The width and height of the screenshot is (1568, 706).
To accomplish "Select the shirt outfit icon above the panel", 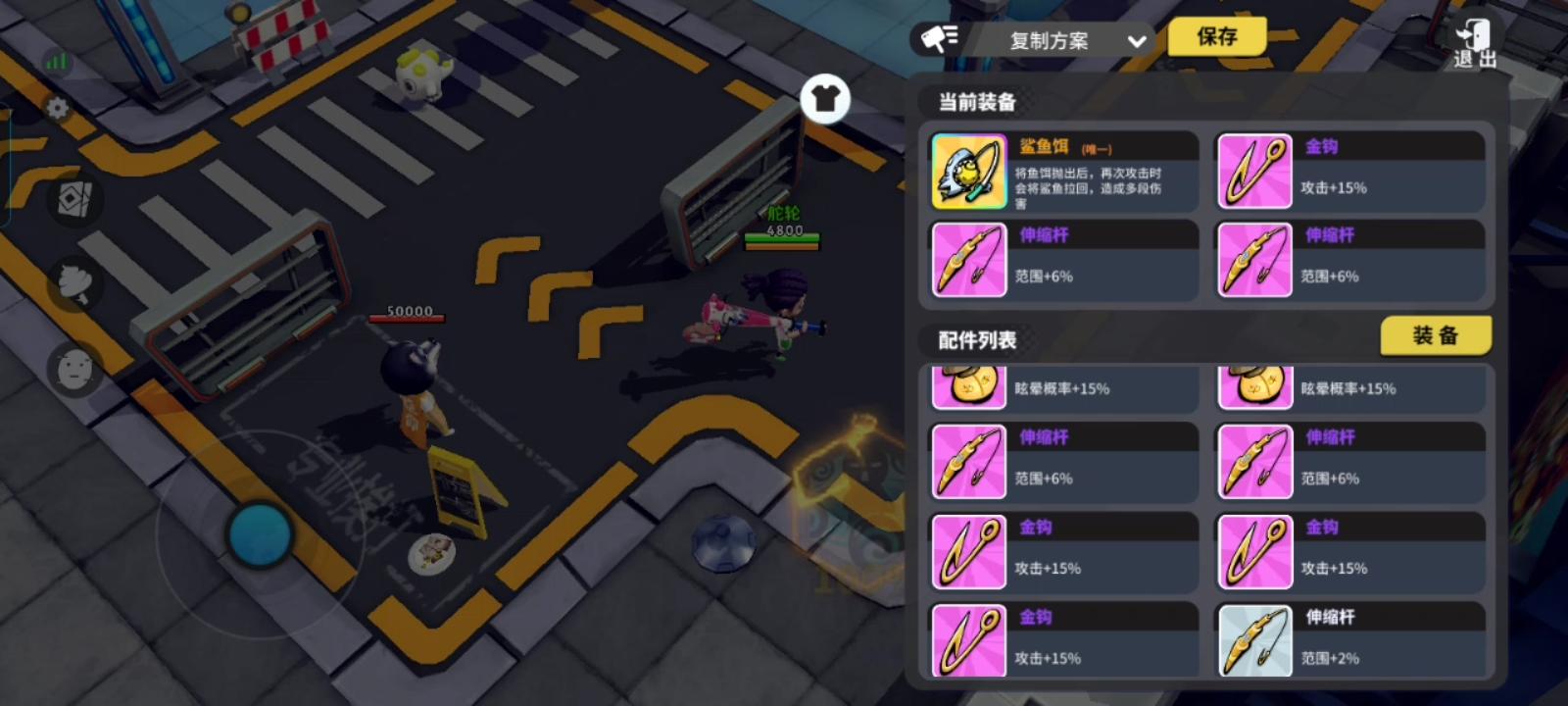I will (x=826, y=98).
